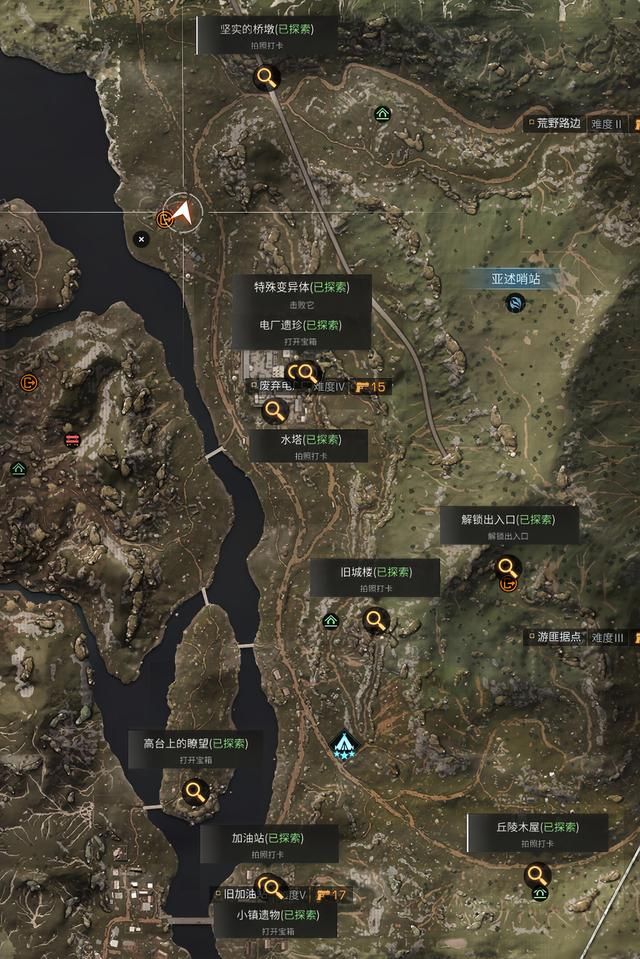This screenshot has width=640, height=959.
Task: Click the green house icon under 丘陵木屋 marker
Action: (540, 893)
